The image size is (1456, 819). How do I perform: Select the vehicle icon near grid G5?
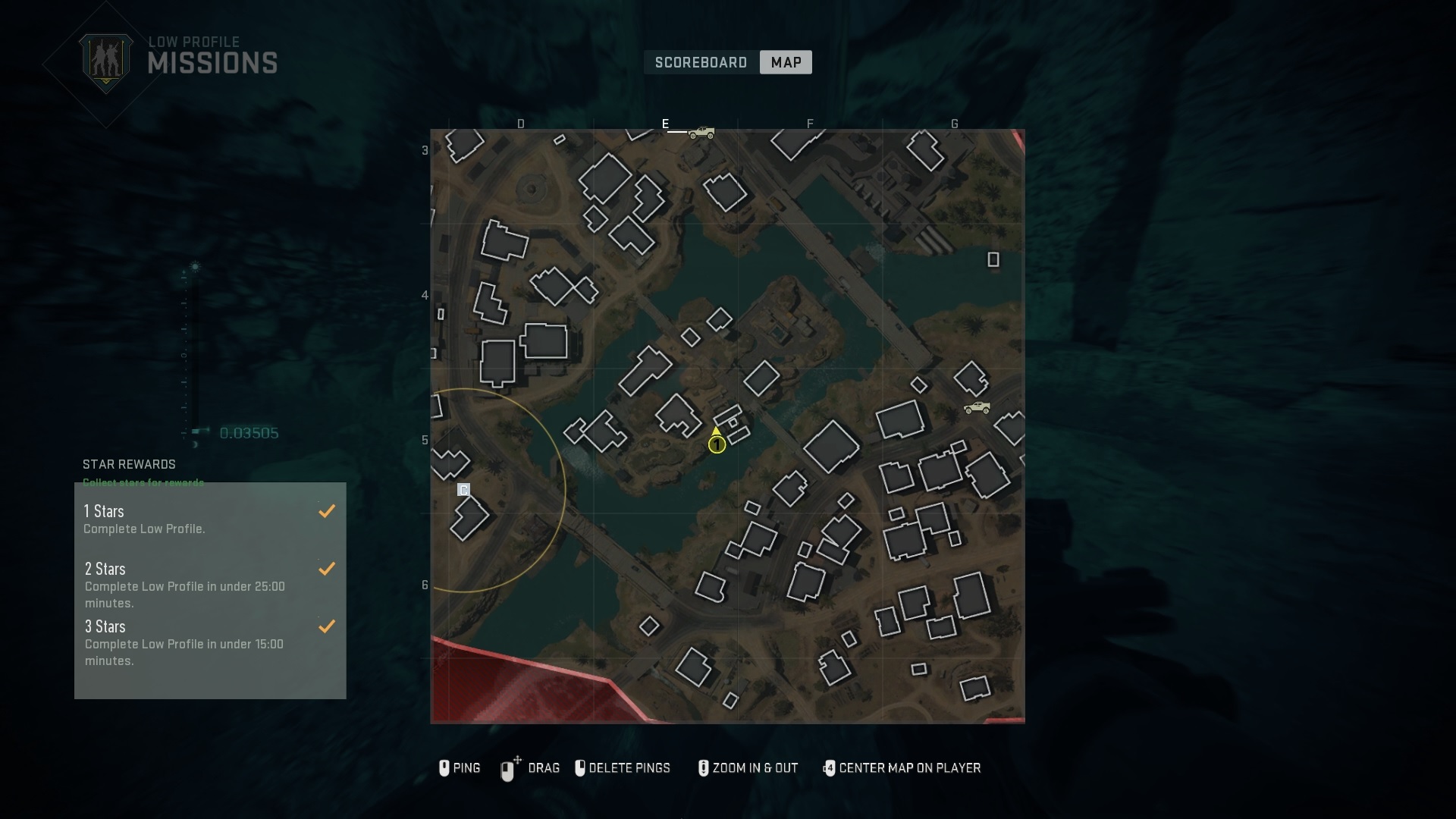(x=977, y=408)
